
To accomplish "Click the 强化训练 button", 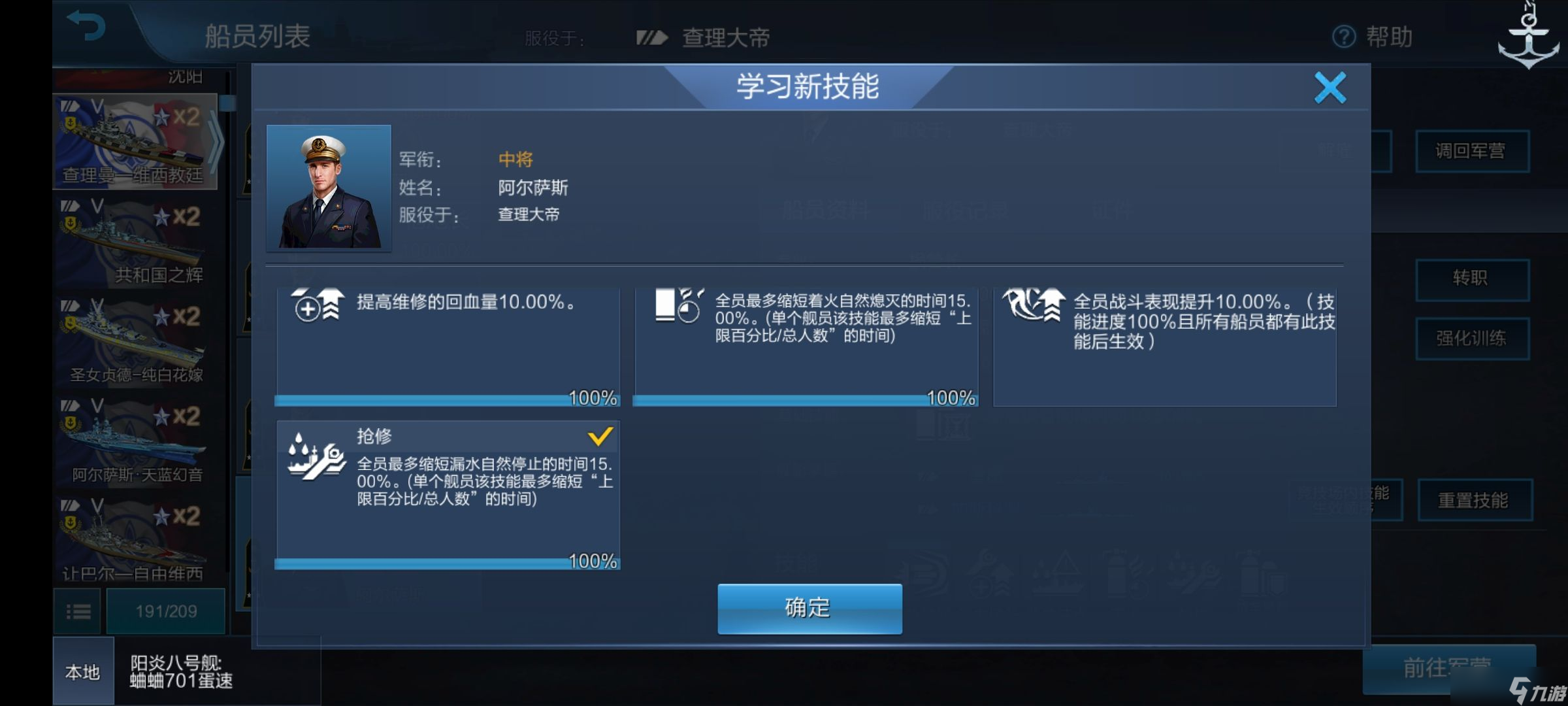I will pos(1473,337).
